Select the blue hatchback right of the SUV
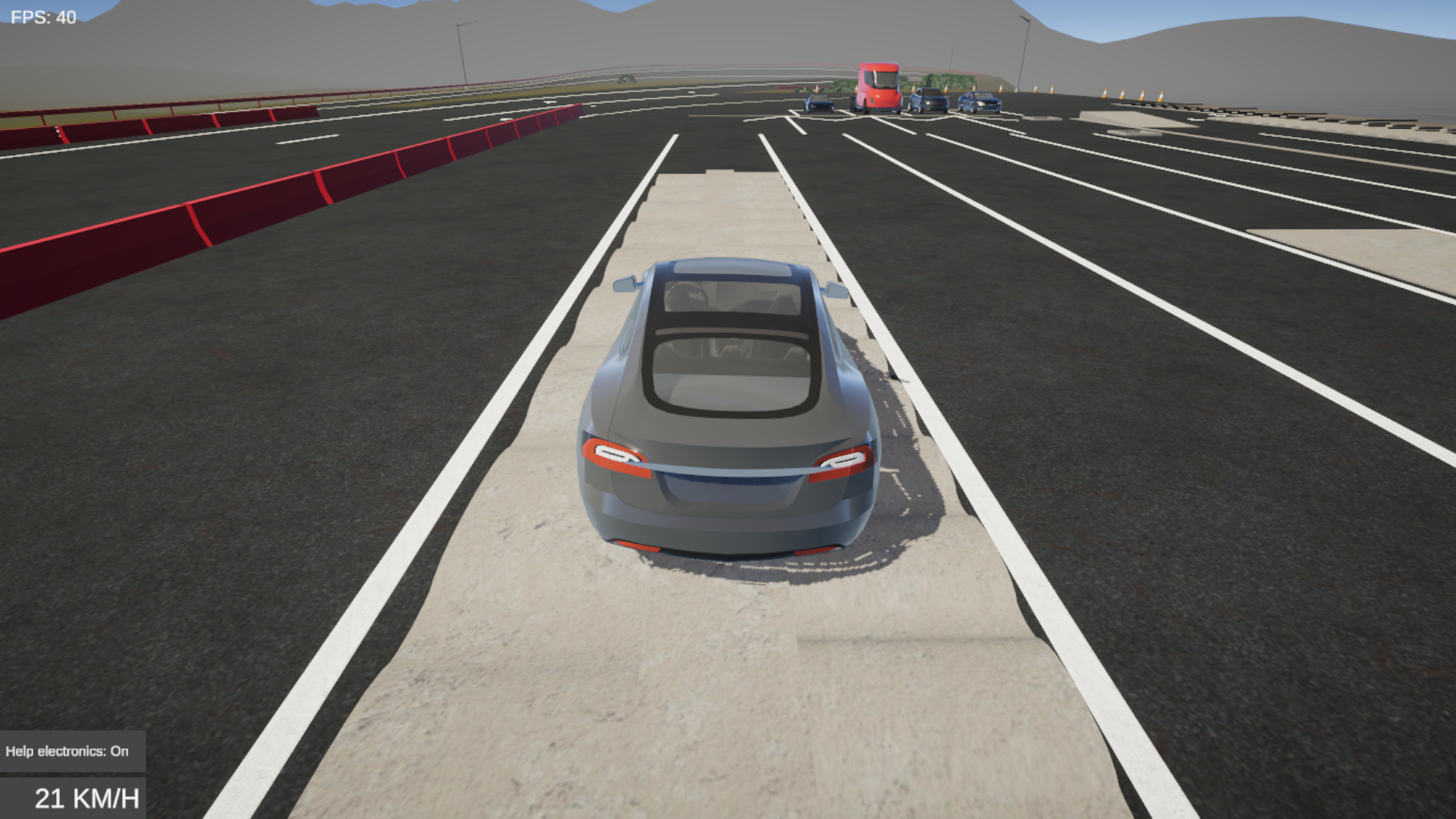Image resolution: width=1456 pixels, height=819 pixels. [x=980, y=102]
